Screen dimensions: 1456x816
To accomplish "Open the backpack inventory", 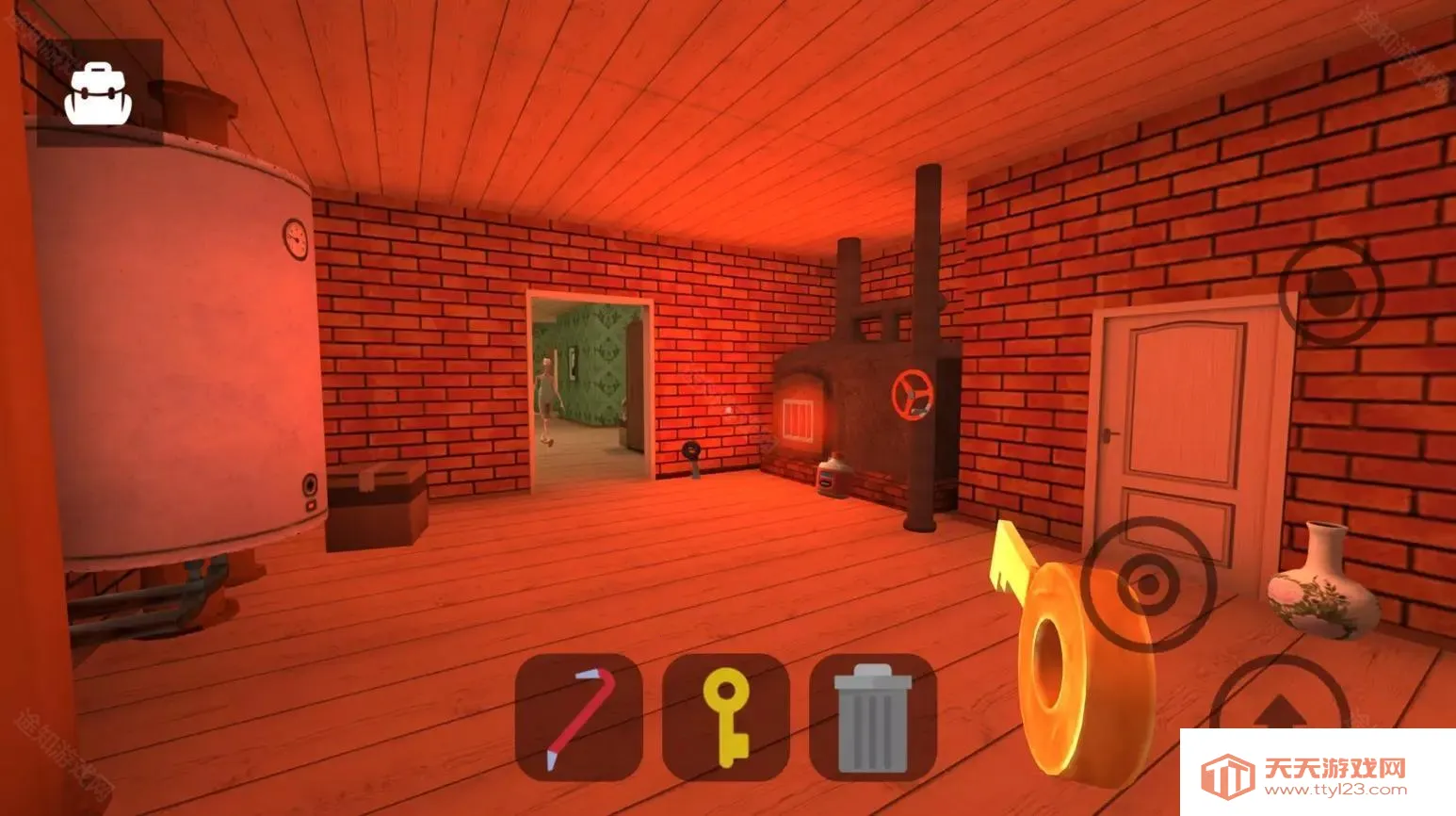I will click(x=98, y=93).
